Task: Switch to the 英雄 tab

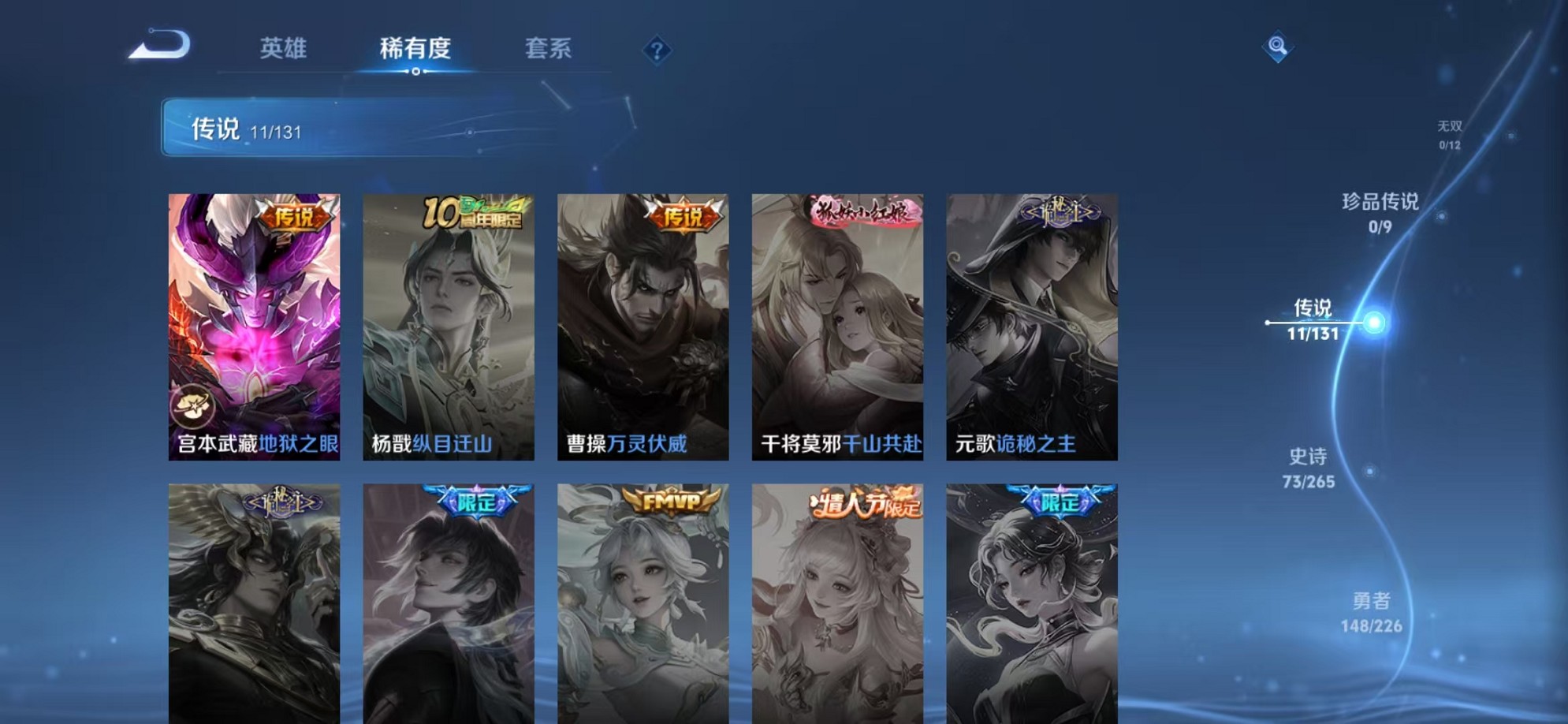Action: point(285,49)
